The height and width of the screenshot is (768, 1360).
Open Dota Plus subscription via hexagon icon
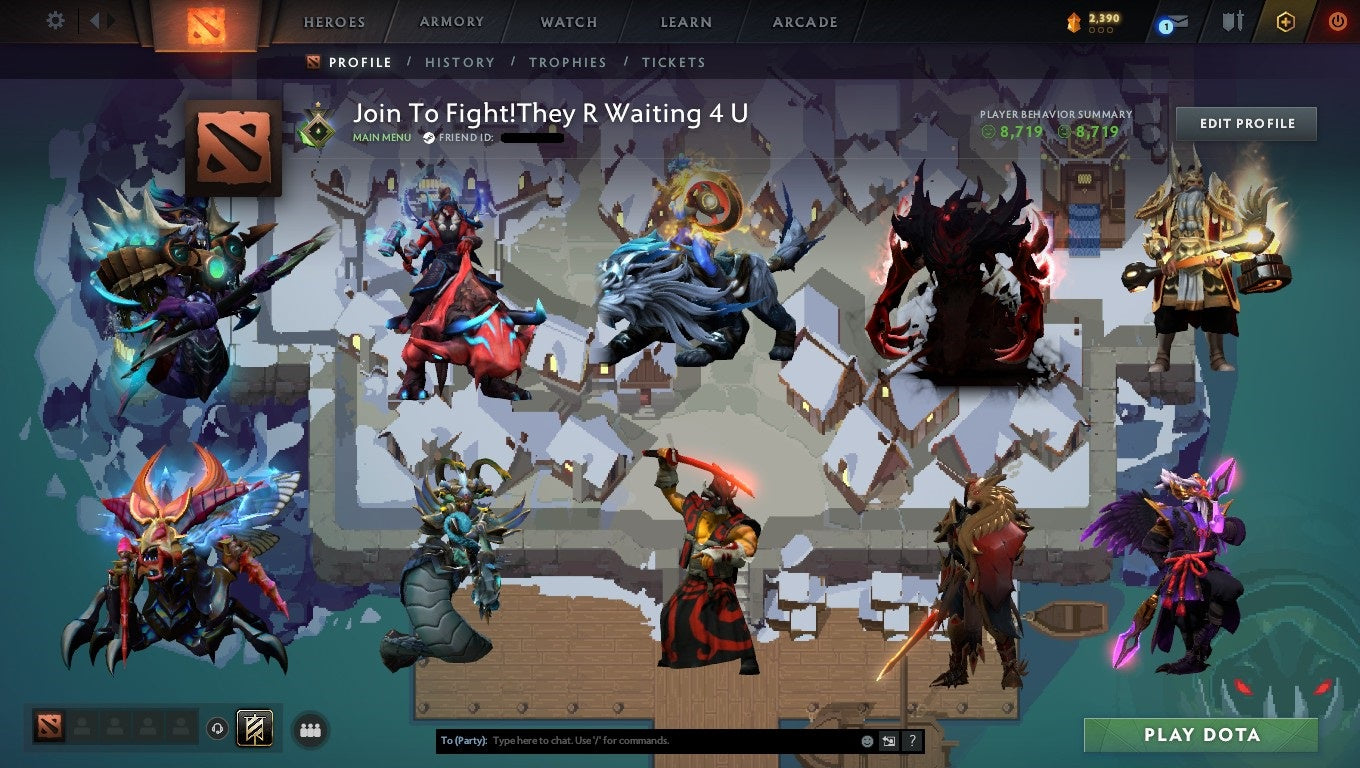click(x=1286, y=21)
